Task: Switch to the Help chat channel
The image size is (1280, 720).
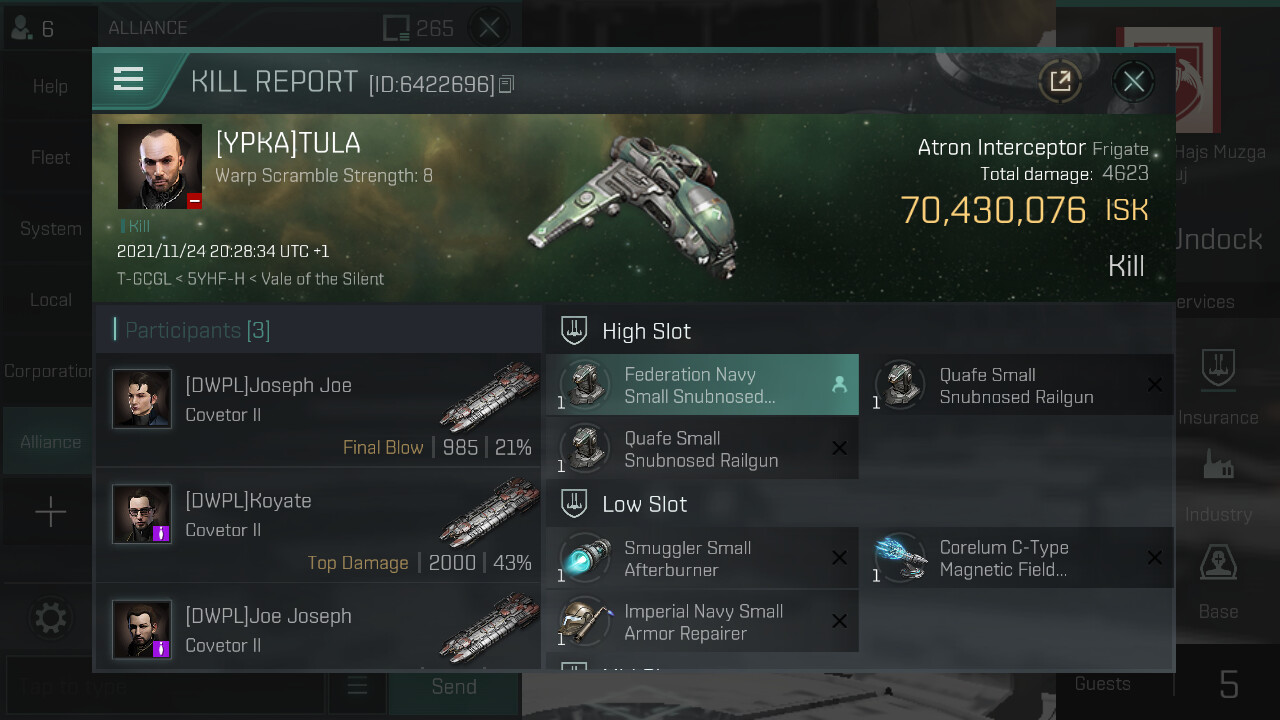Action: (50, 87)
